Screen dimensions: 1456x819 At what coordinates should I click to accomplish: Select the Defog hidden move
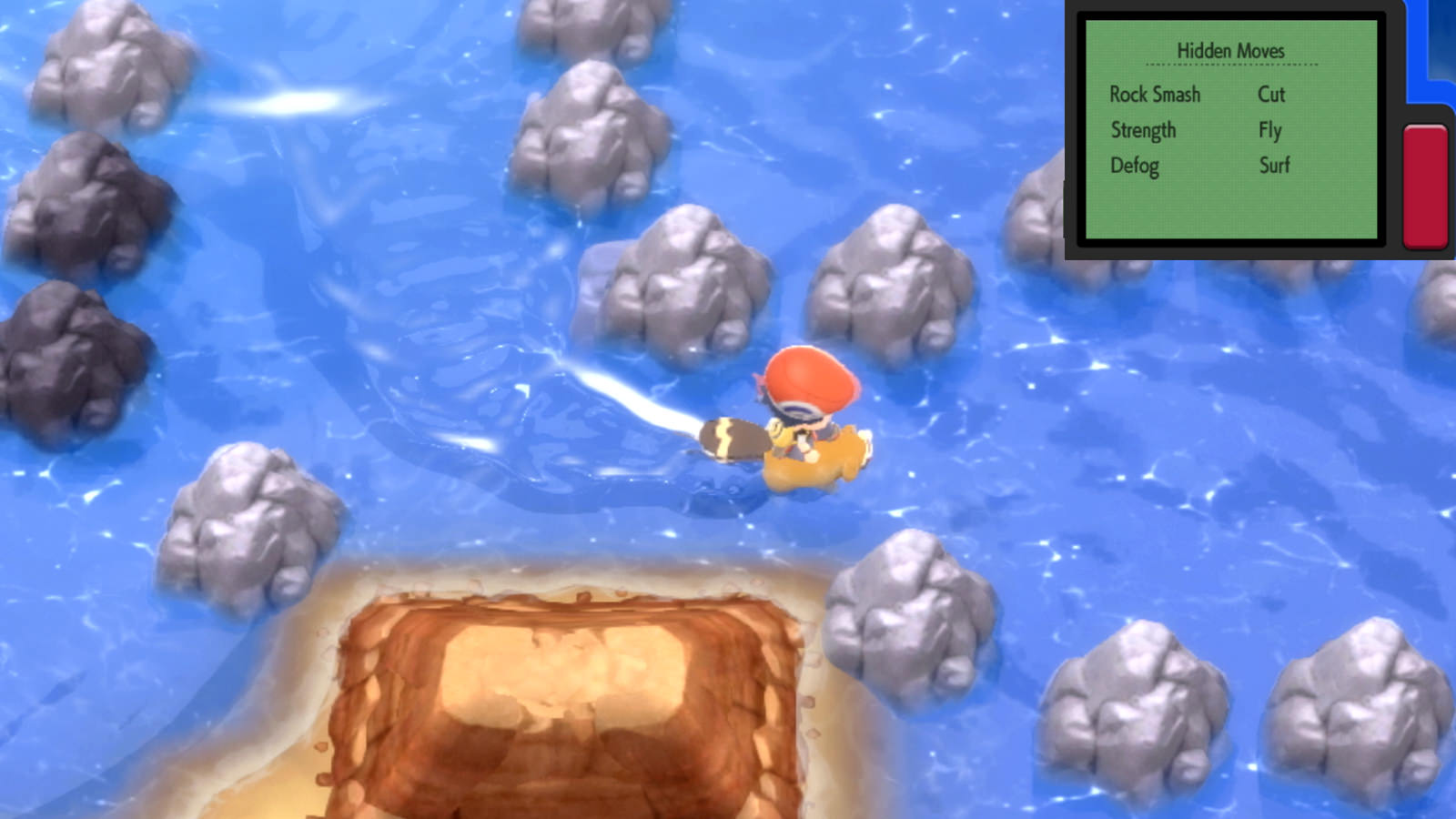[x=1133, y=166]
